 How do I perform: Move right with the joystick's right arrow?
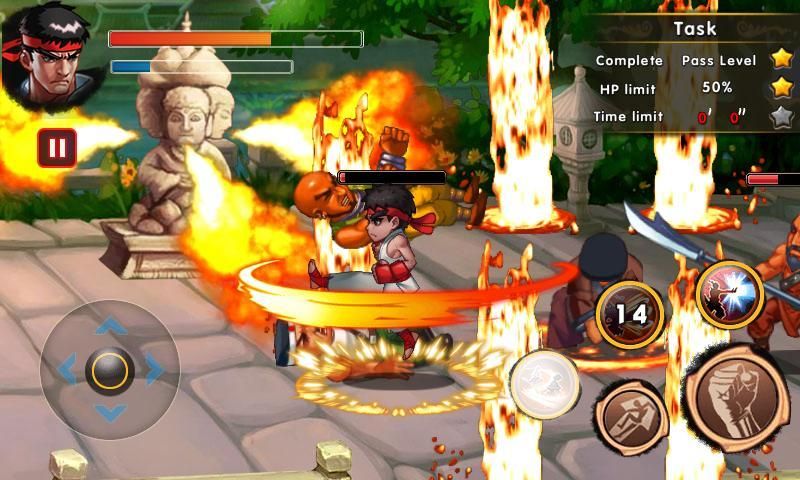tap(155, 370)
